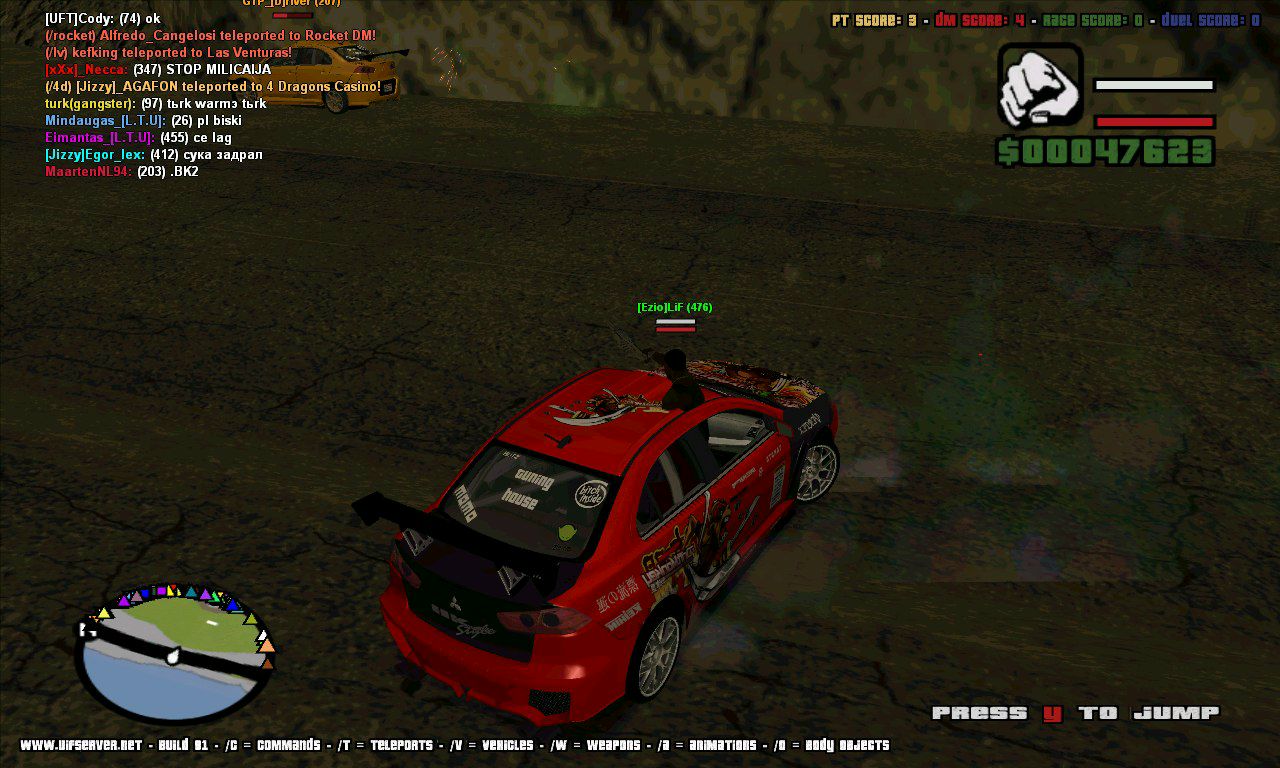
Task: Click the [UFT]Cody chat line
Action: (102, 18)
